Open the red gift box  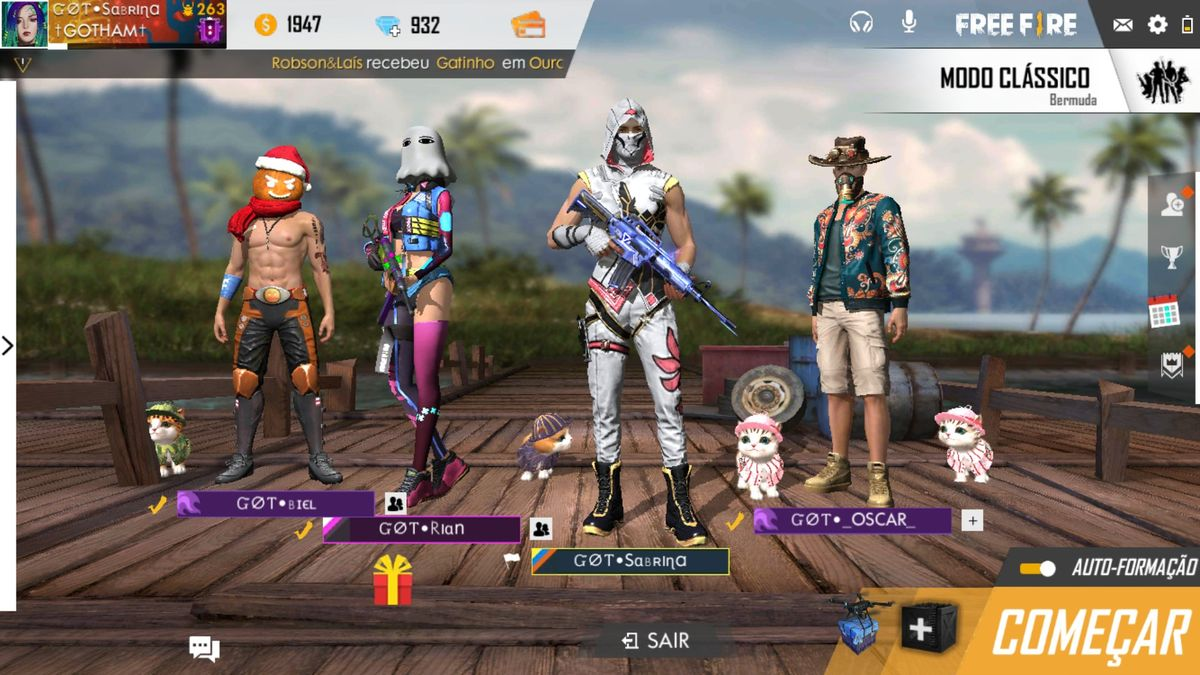pos(393,580)
